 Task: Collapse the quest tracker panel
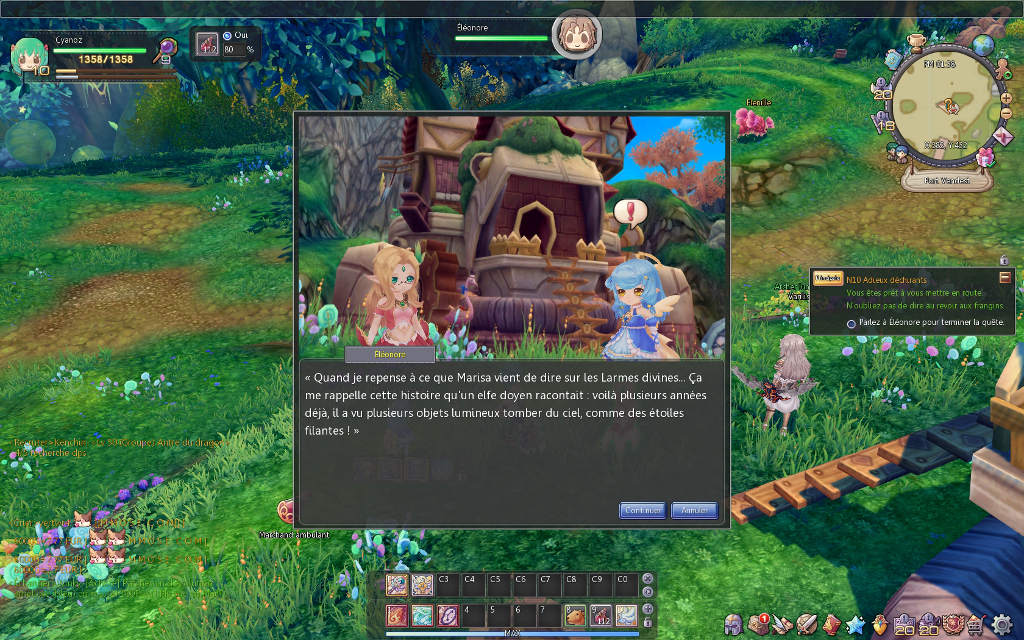point(1004,277)
